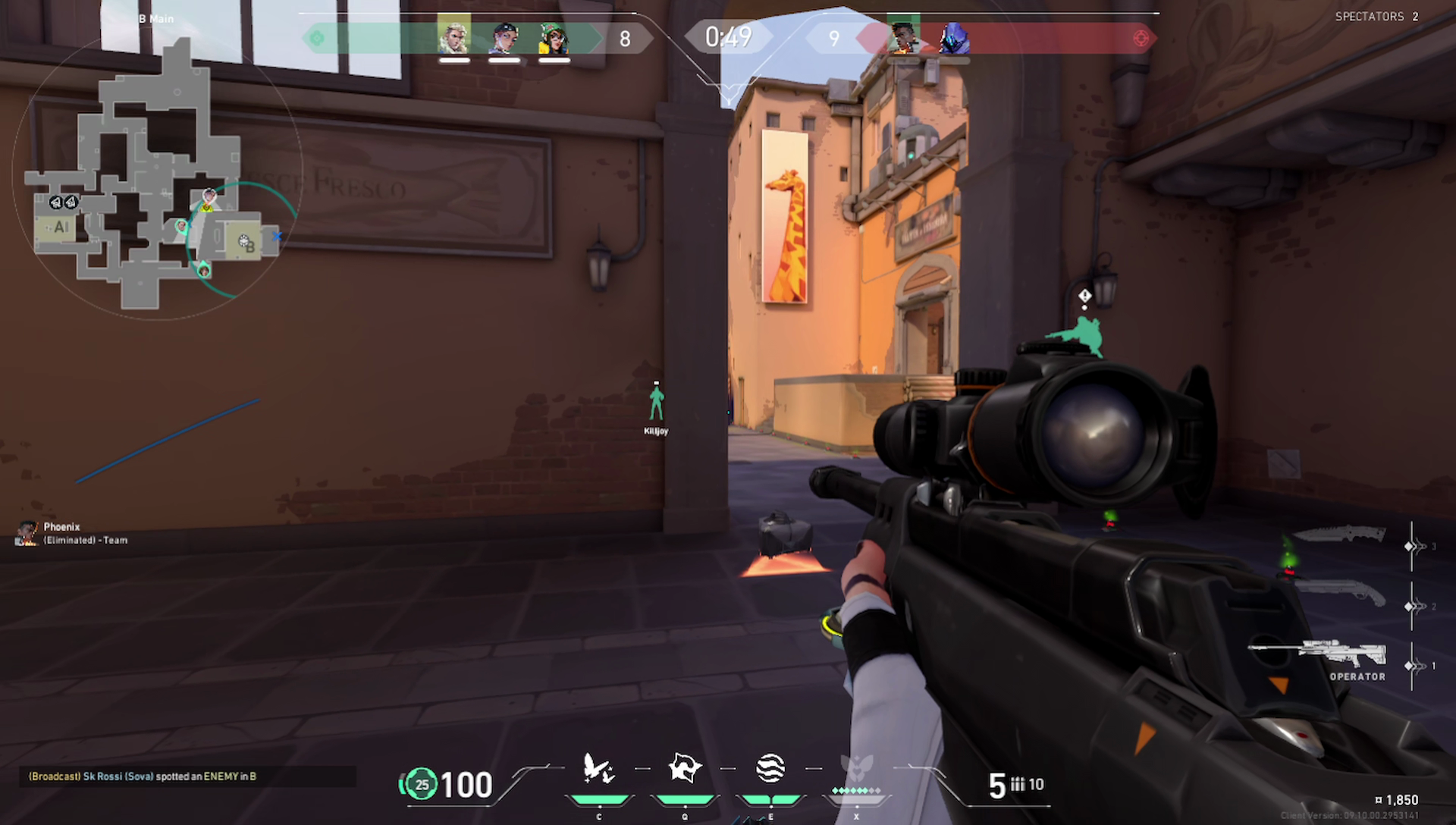Choose the middle green-team agent portrait

(504, 38)
